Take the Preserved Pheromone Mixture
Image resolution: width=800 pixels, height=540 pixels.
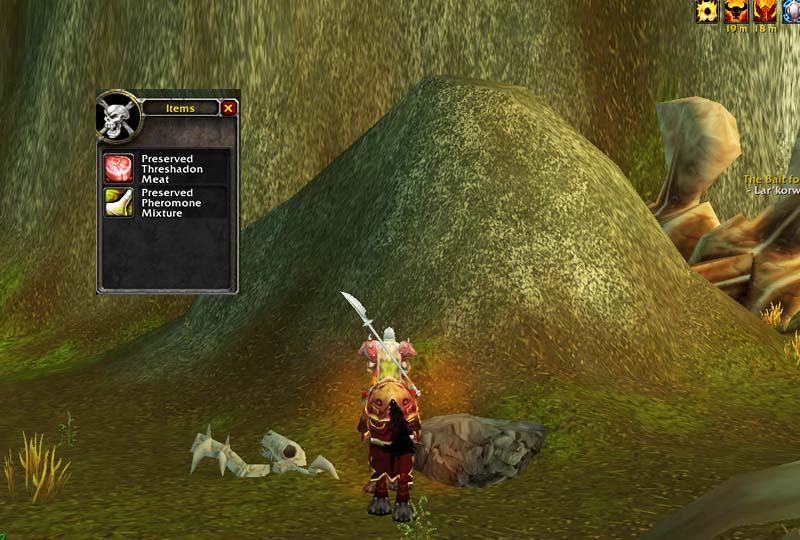119,202
